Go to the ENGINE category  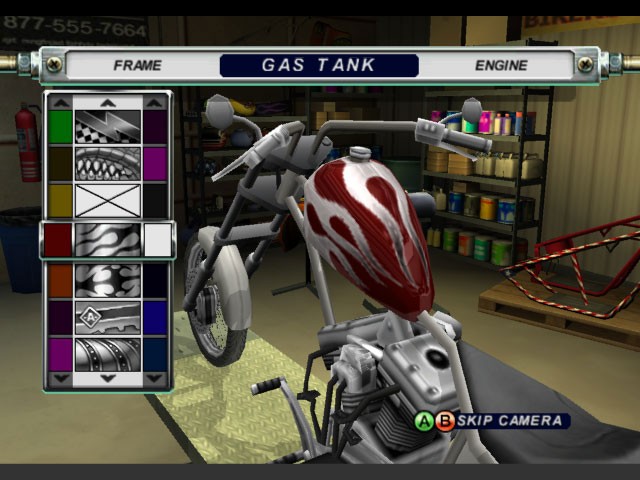501,65
